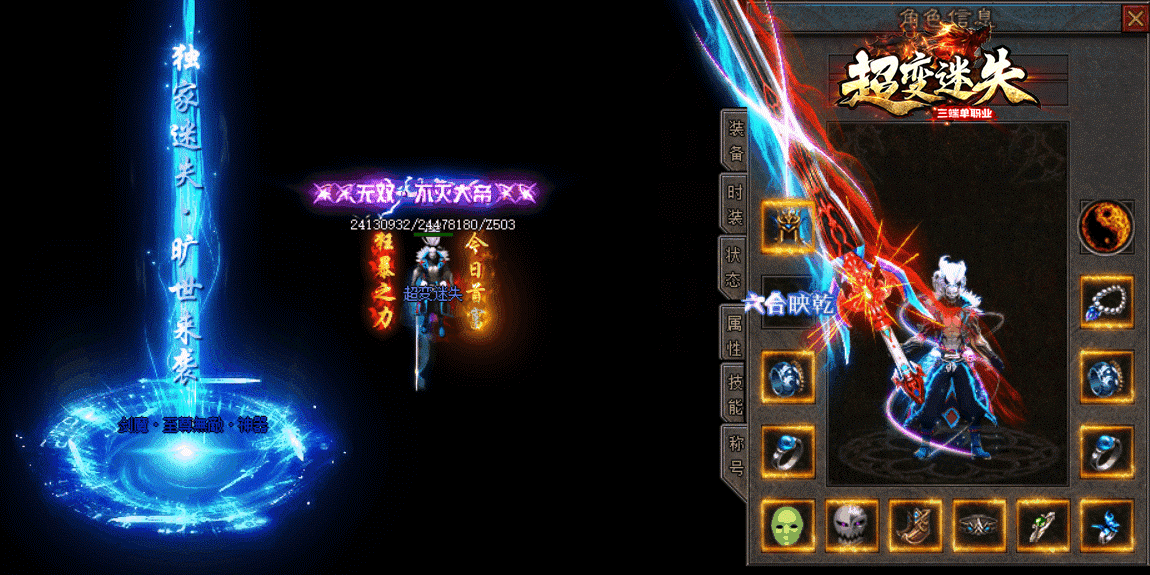Click the green gem charm slot
The image size is (1150, 575).
(x=1043, y=525)
